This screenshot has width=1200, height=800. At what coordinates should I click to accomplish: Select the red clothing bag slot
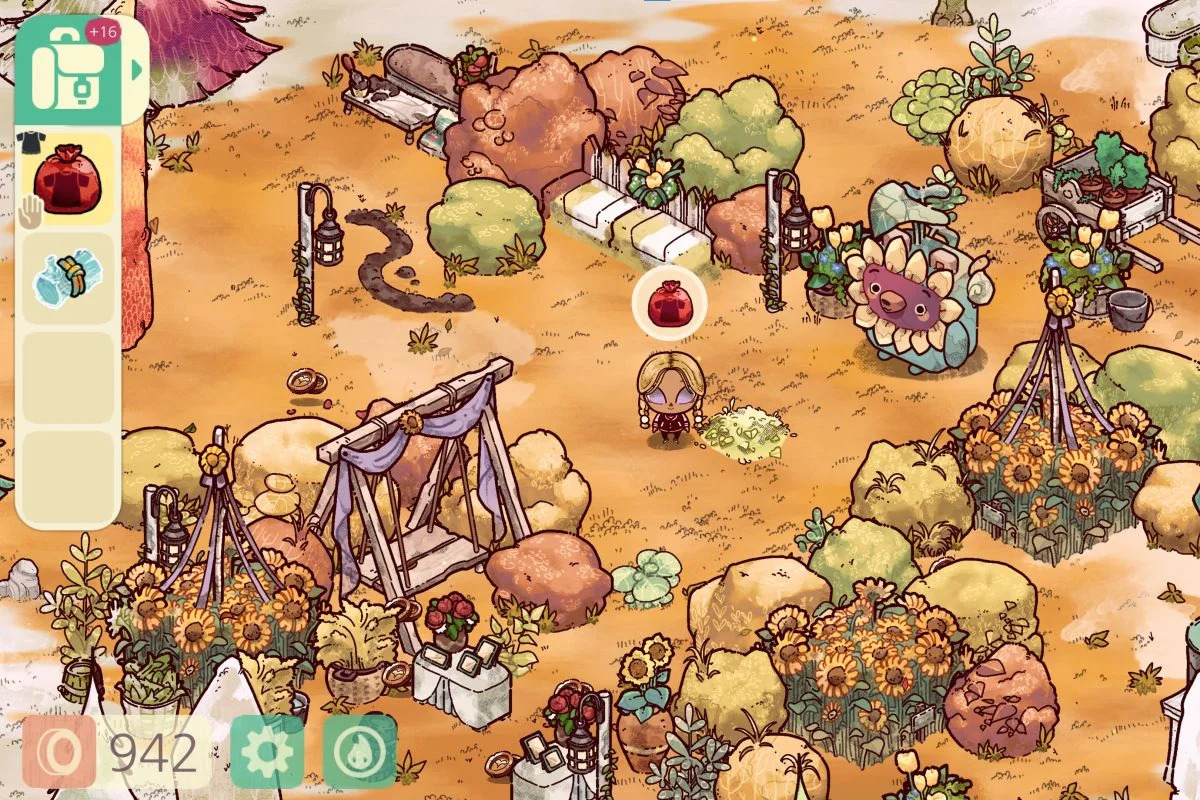pyautogui.click(x=68, y=180)
